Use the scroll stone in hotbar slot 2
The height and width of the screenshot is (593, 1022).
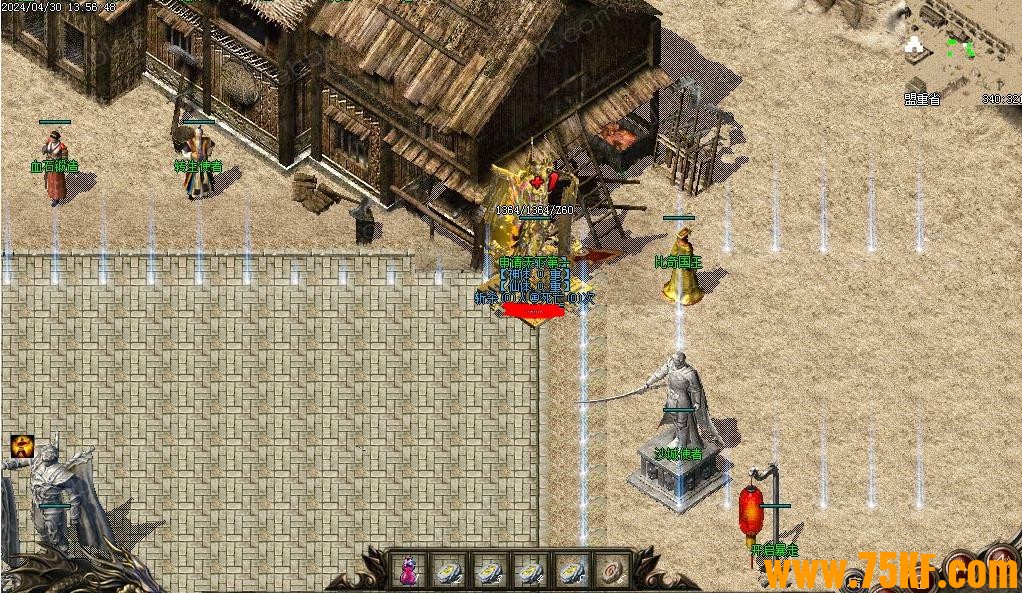pyautogui.click(x=448, y=570)
